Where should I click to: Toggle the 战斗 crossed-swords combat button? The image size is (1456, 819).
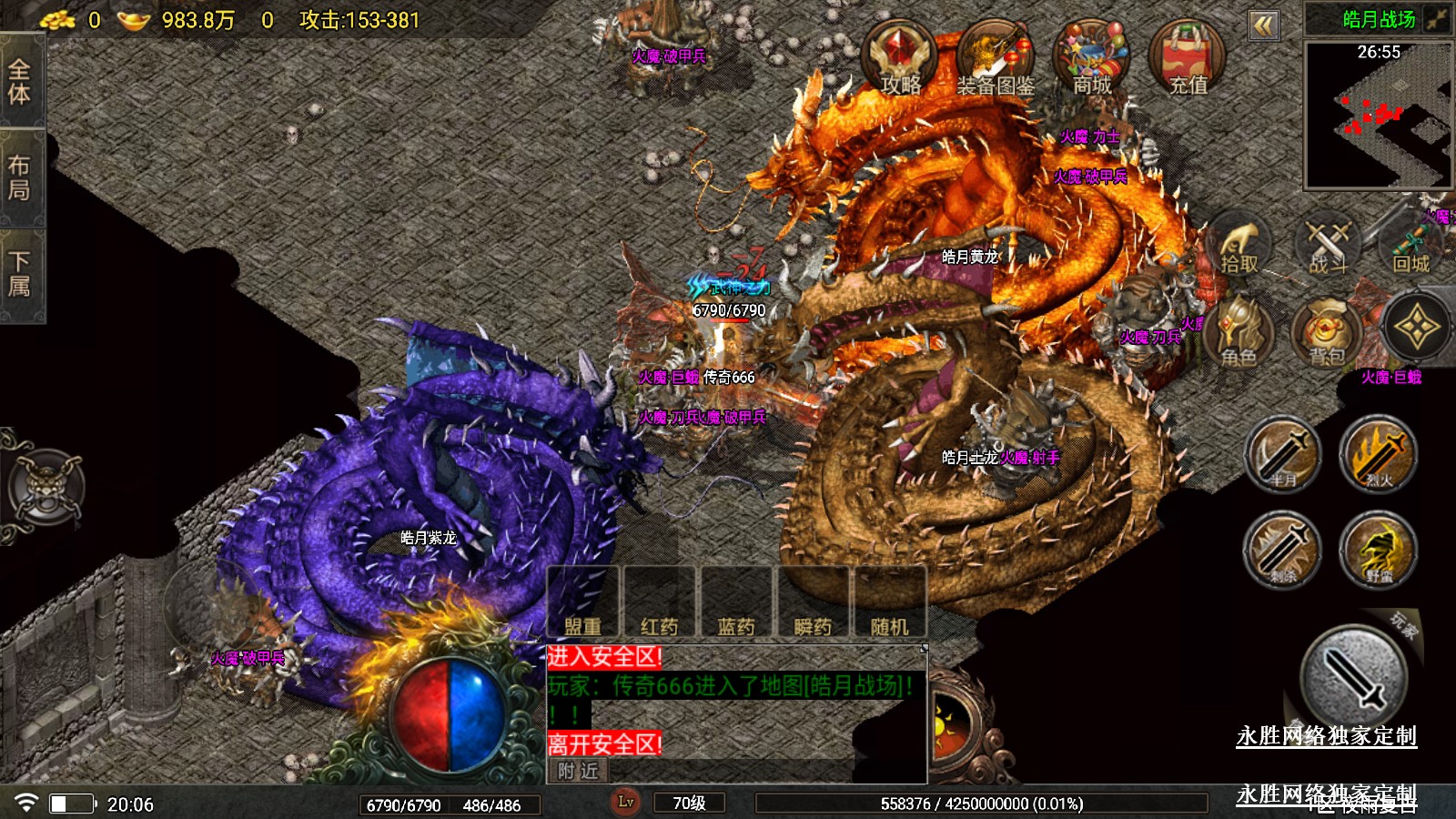(1328, 248)
